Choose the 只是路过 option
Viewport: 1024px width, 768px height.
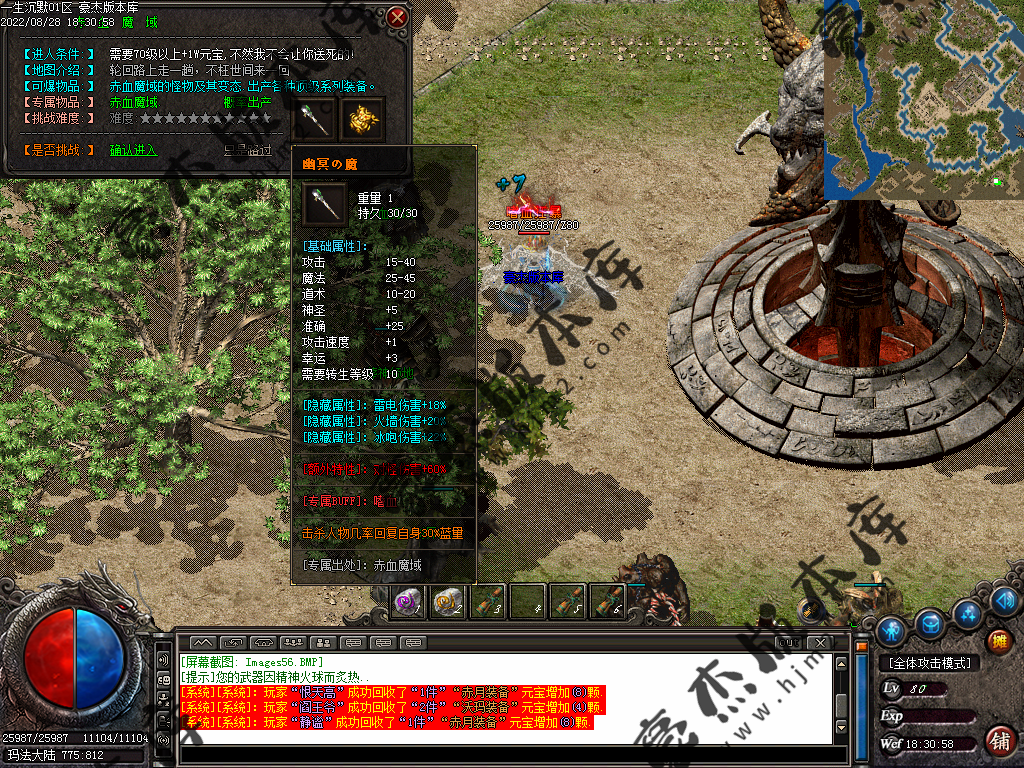point(247,150)
